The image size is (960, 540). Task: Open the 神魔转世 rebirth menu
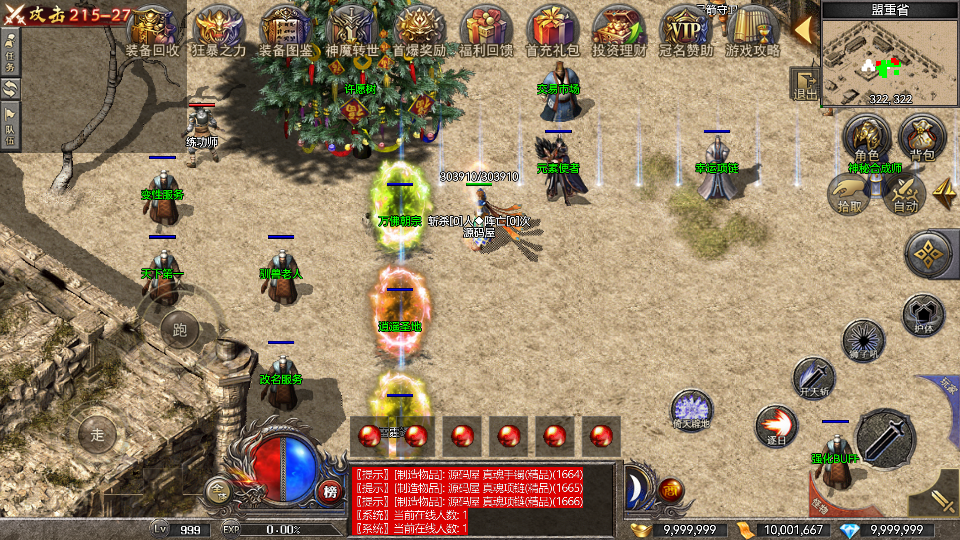tap(352, 28)
